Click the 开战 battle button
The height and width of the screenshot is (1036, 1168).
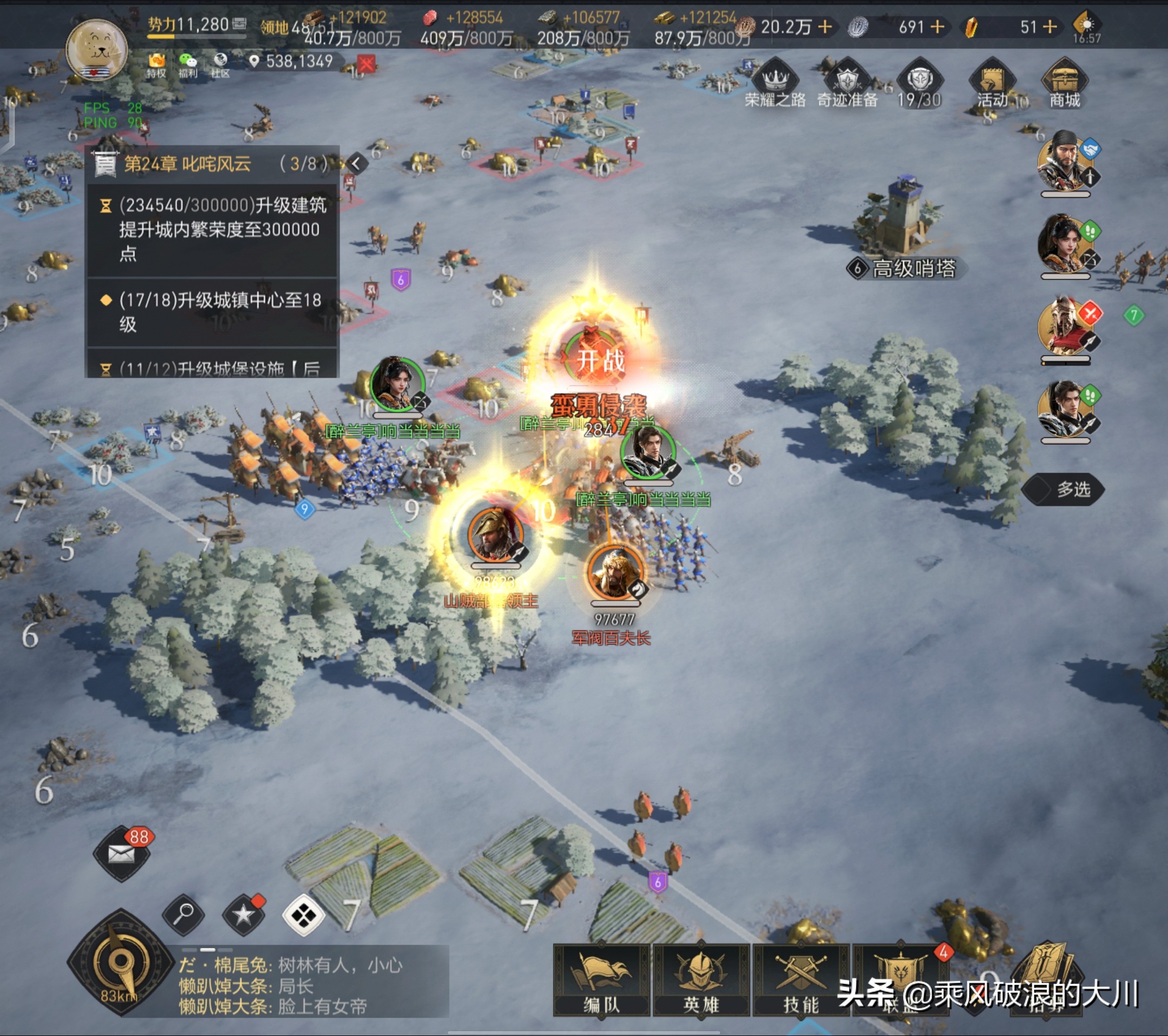click(x=599, y=360)
